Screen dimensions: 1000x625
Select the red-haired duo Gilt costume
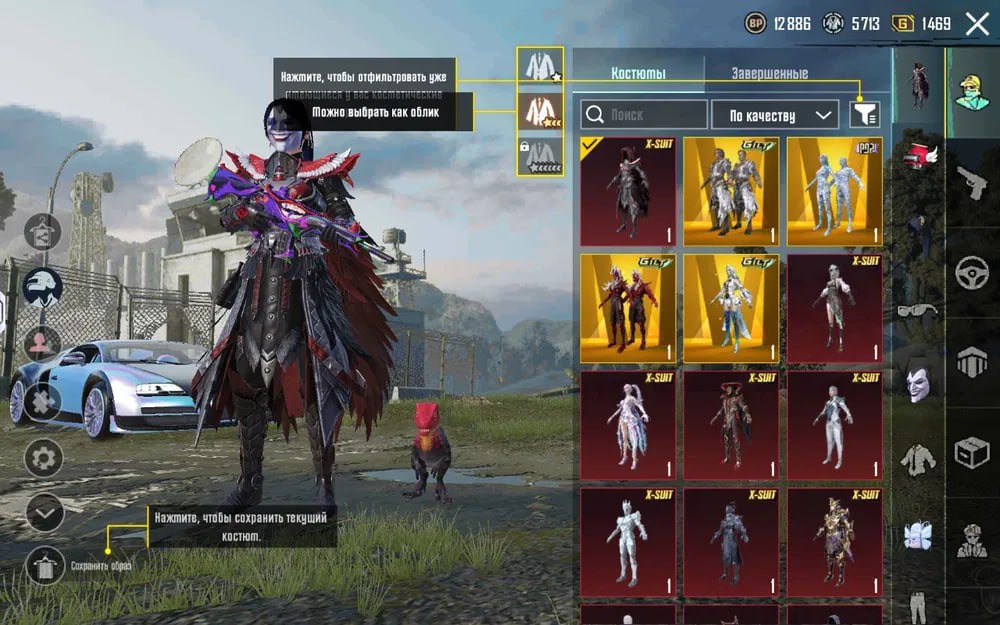[628, 308]
